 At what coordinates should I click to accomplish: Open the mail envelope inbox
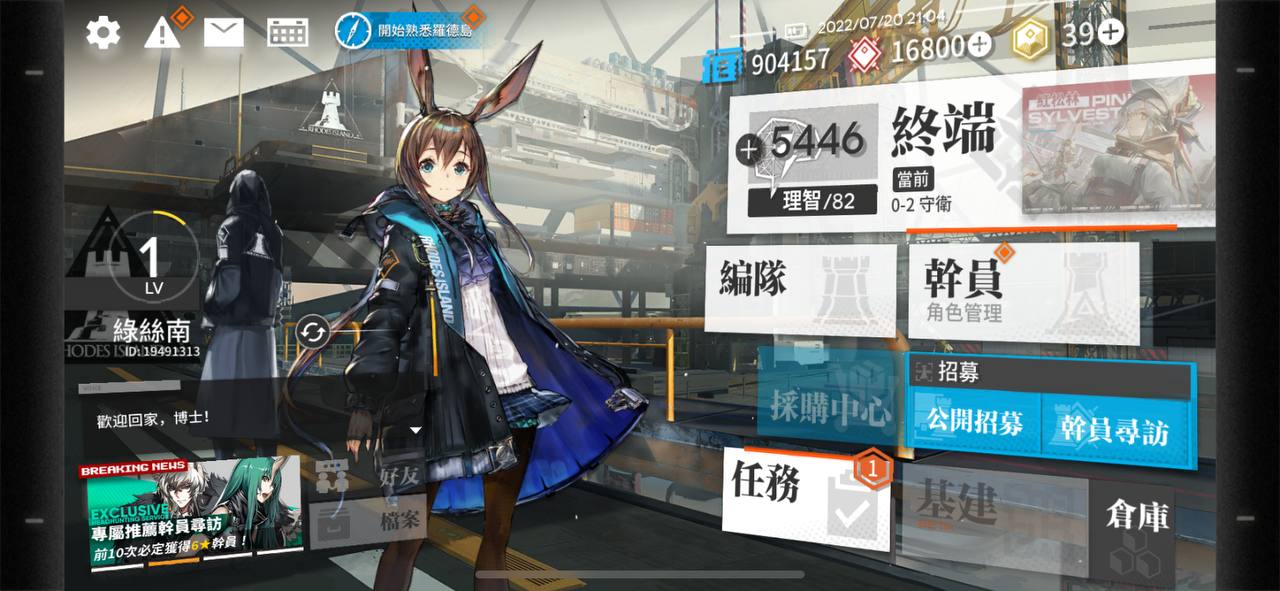[x=224, y=33]
